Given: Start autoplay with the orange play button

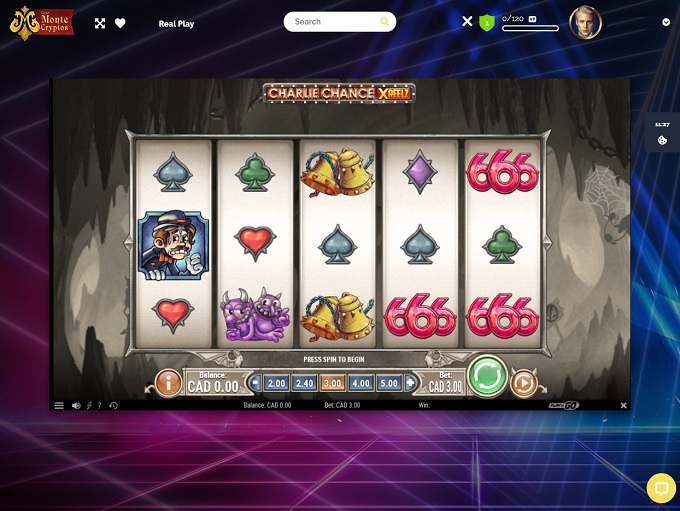Looking at the screenshot, I should (x=524, y=382).
